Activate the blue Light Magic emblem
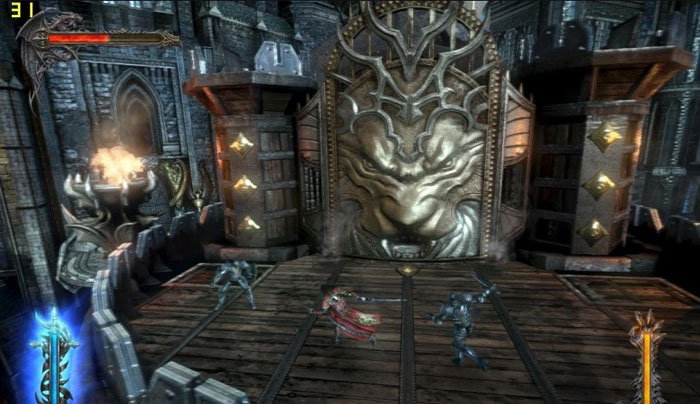 coord(50,352)
